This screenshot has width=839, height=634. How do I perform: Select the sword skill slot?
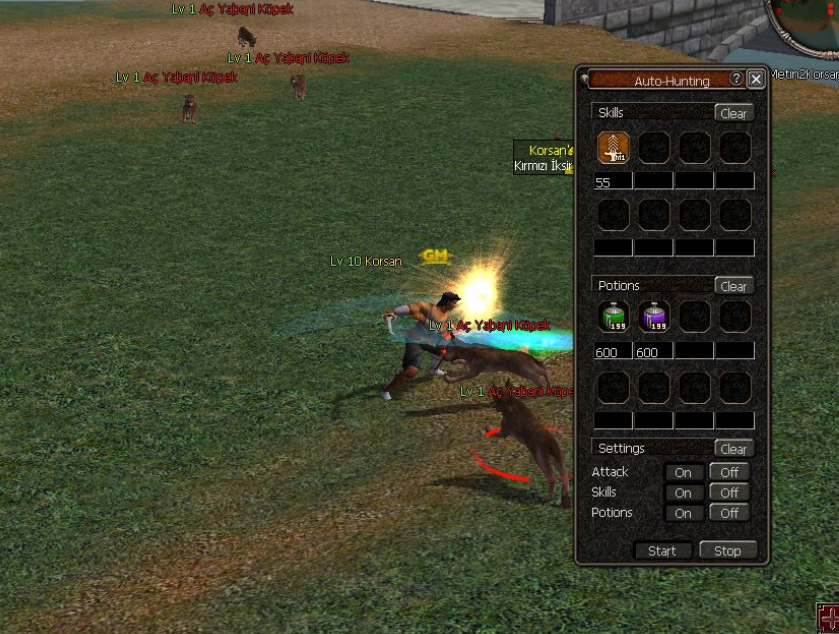(613, 148)
